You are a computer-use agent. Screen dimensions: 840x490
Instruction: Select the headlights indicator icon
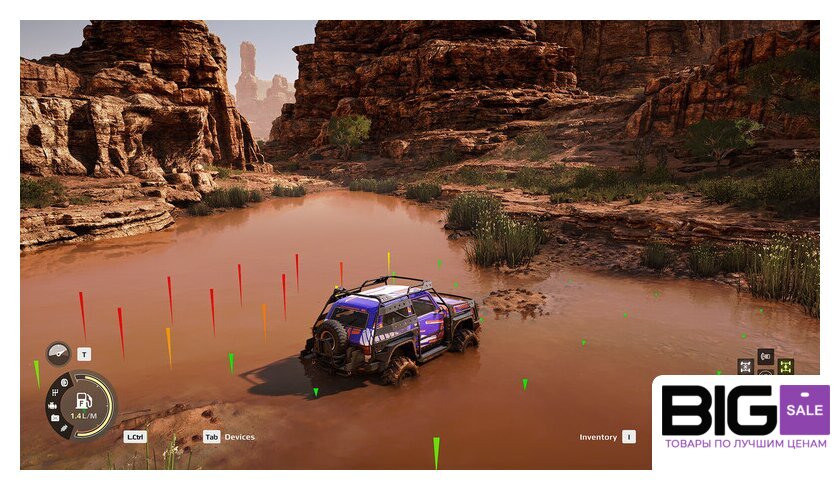[x=64, y=383]
